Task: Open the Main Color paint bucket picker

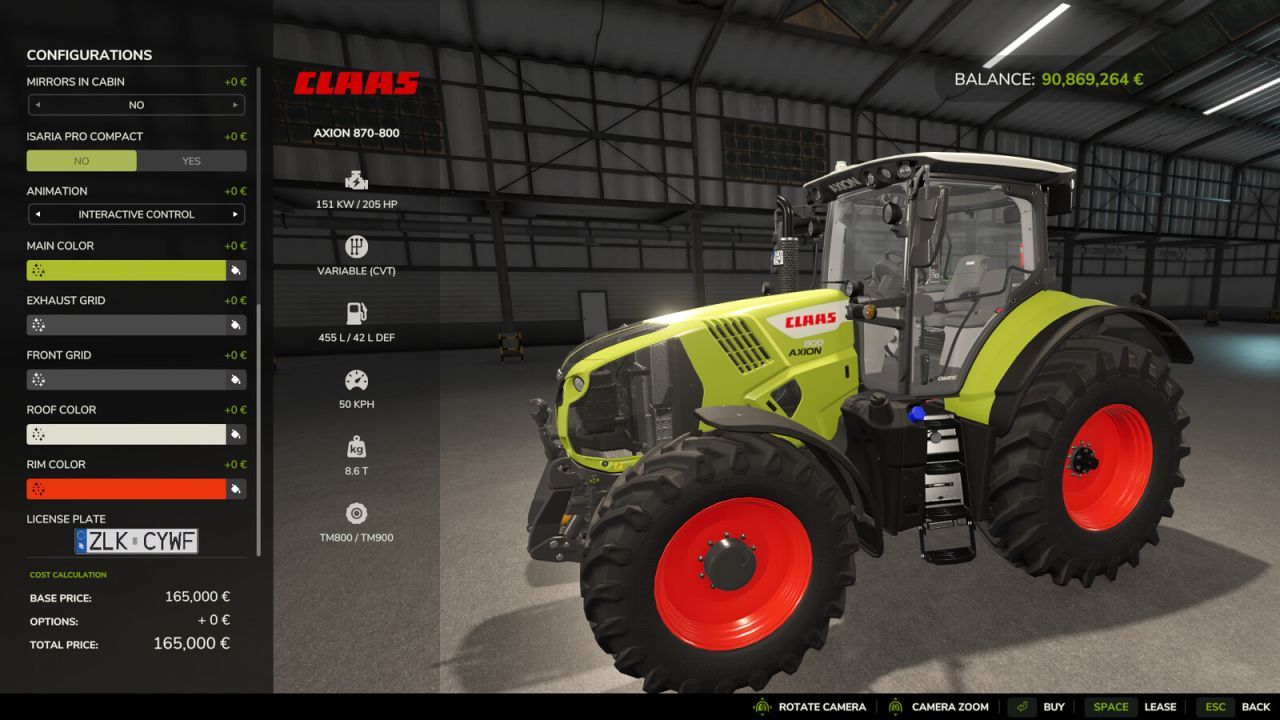Action: [235, 269]
